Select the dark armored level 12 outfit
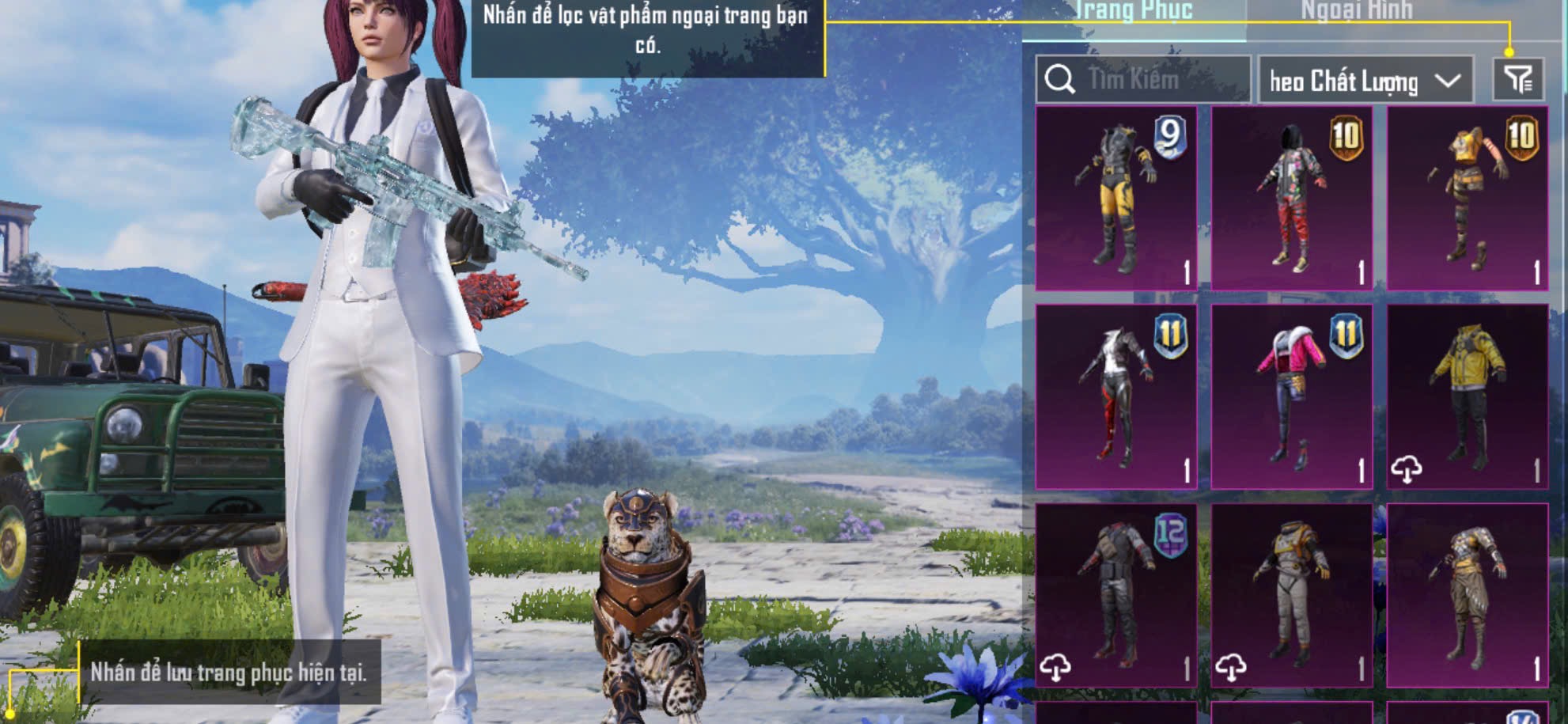1568x724 pixels. coord(1115,595)
